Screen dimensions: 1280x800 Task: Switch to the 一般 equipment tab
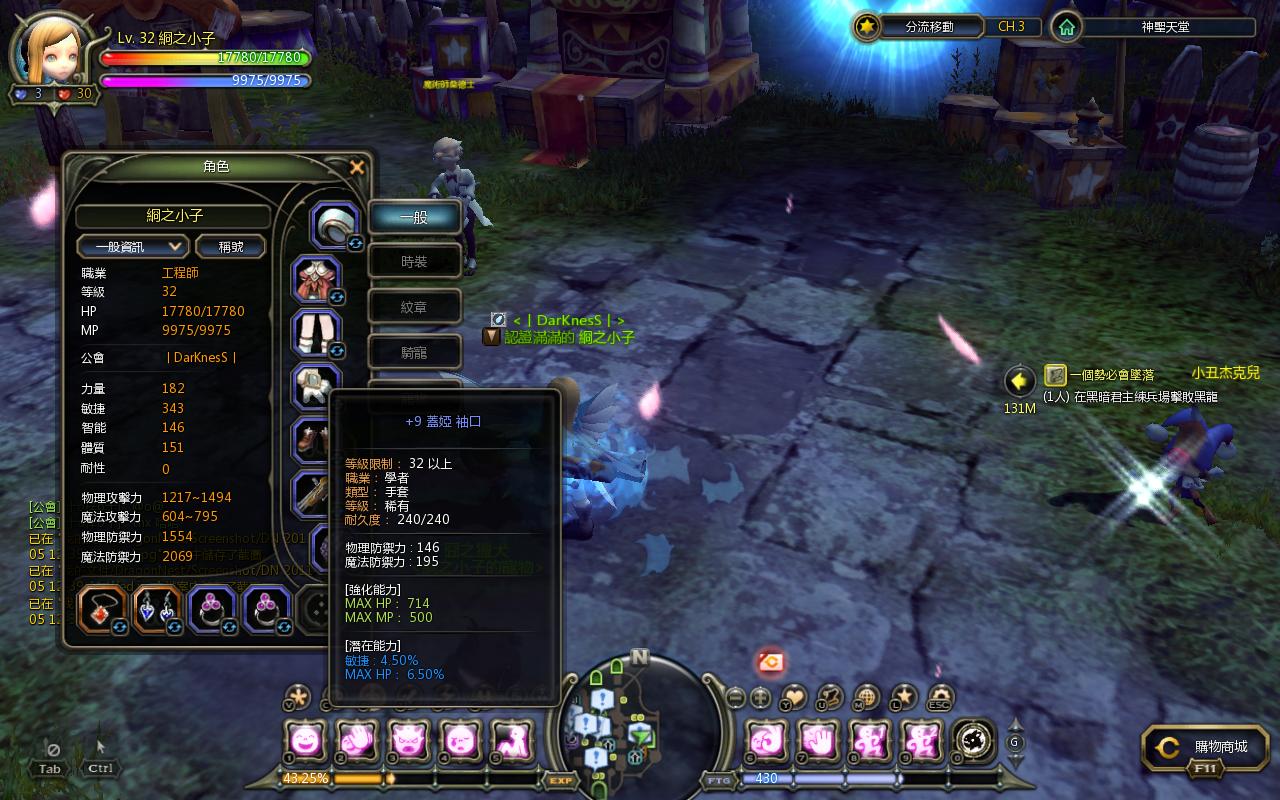point(415,216)
